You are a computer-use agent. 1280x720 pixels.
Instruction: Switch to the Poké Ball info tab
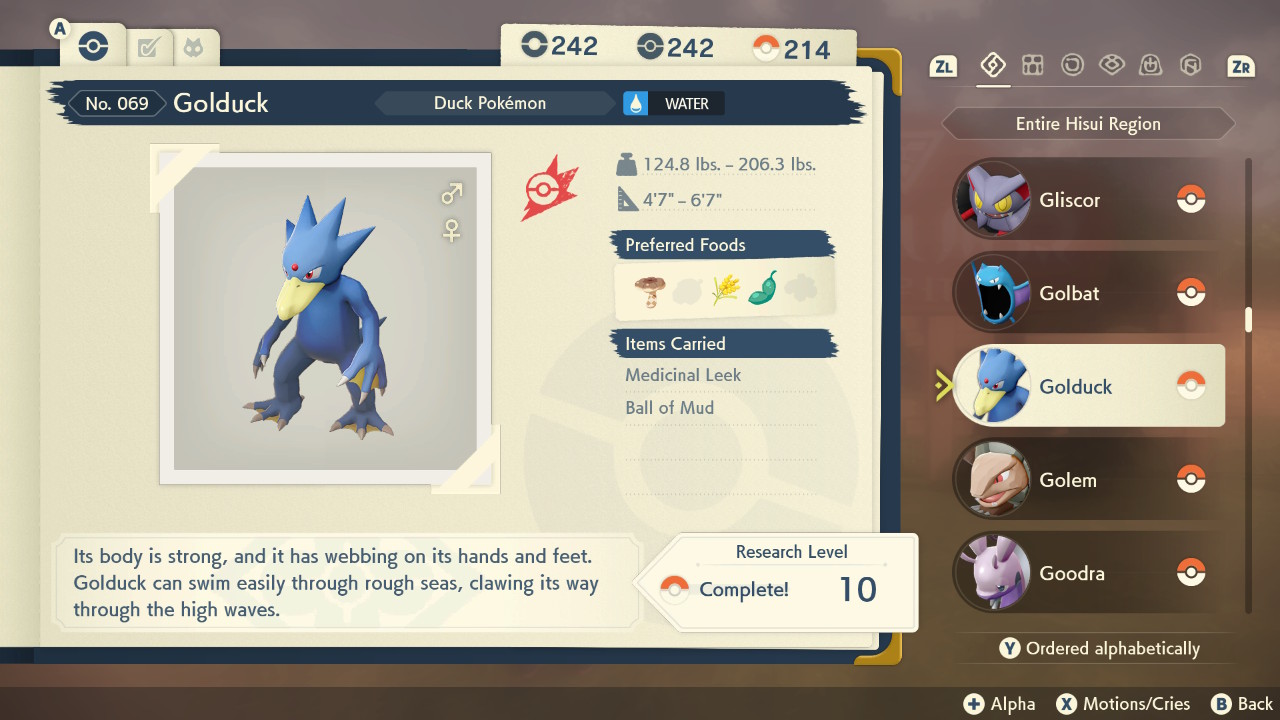pos(92,46)
